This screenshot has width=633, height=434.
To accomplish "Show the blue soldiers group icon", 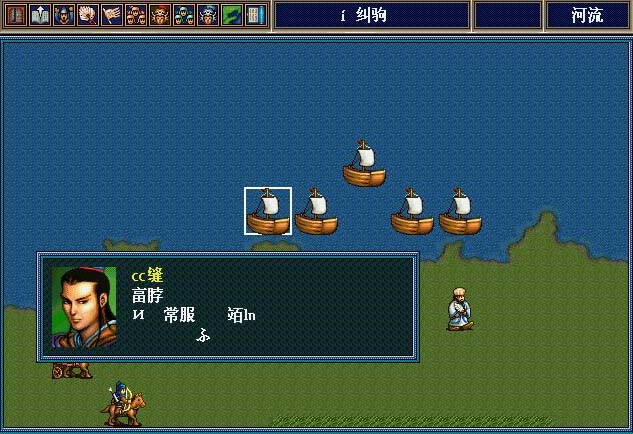I will tap(184, 15).
